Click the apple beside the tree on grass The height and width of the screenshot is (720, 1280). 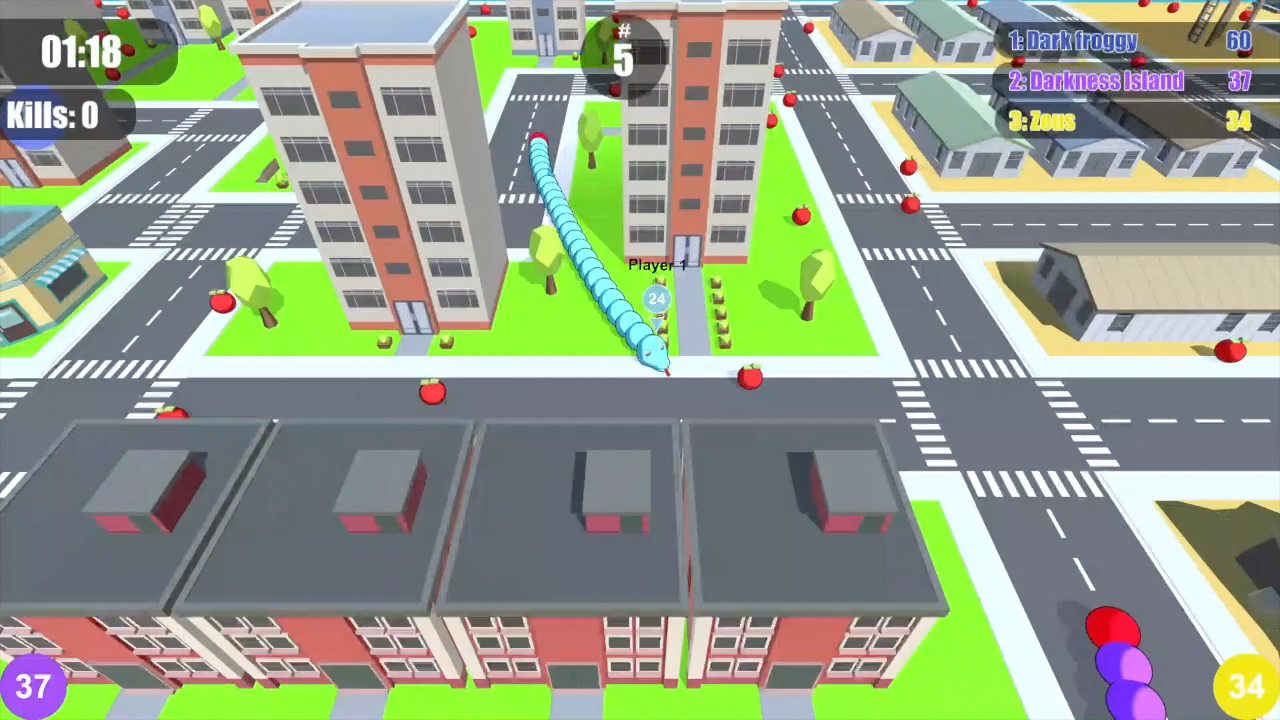coord(222,303)
